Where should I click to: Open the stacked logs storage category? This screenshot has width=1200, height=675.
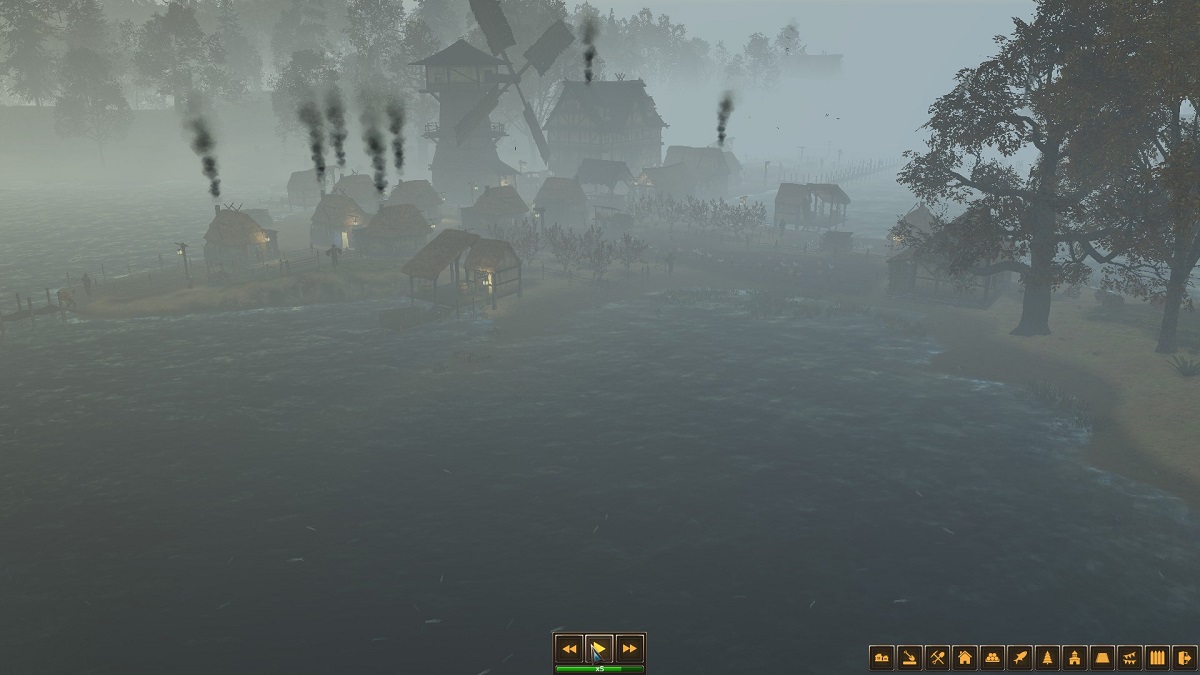pyautogui.click(x=992, y=657)
